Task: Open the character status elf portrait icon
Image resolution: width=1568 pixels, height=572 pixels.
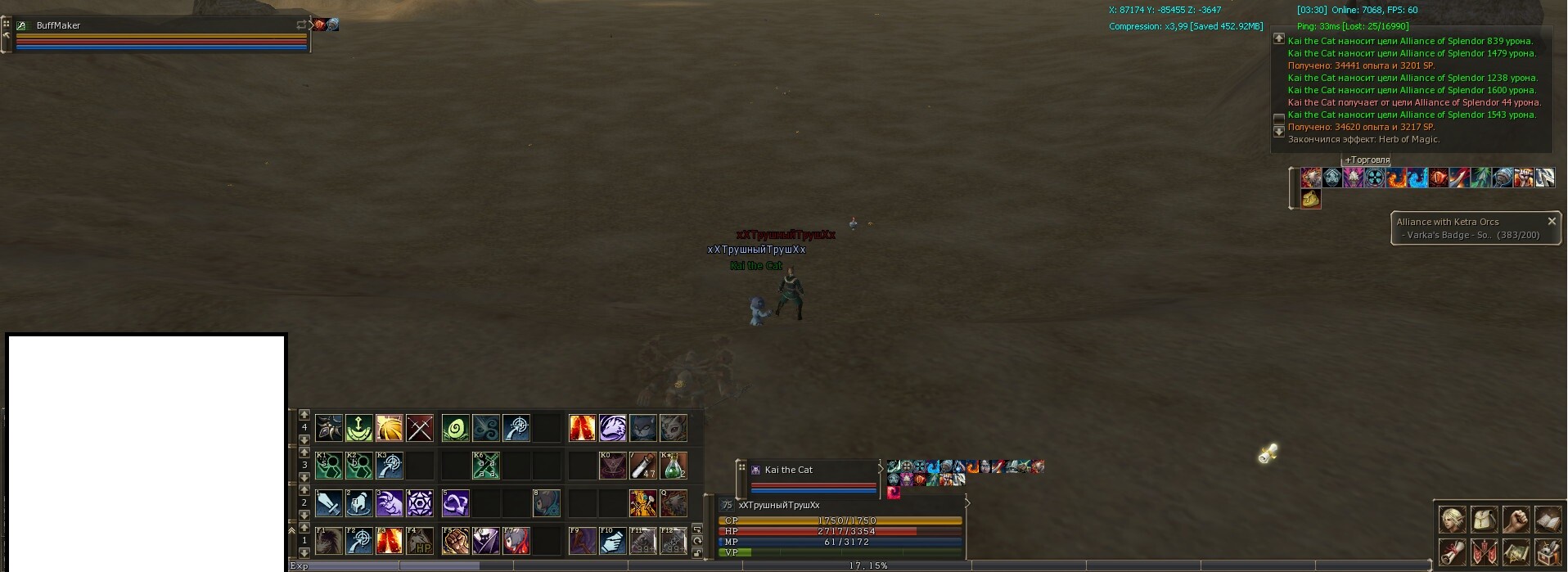Action: point(1453,520)
